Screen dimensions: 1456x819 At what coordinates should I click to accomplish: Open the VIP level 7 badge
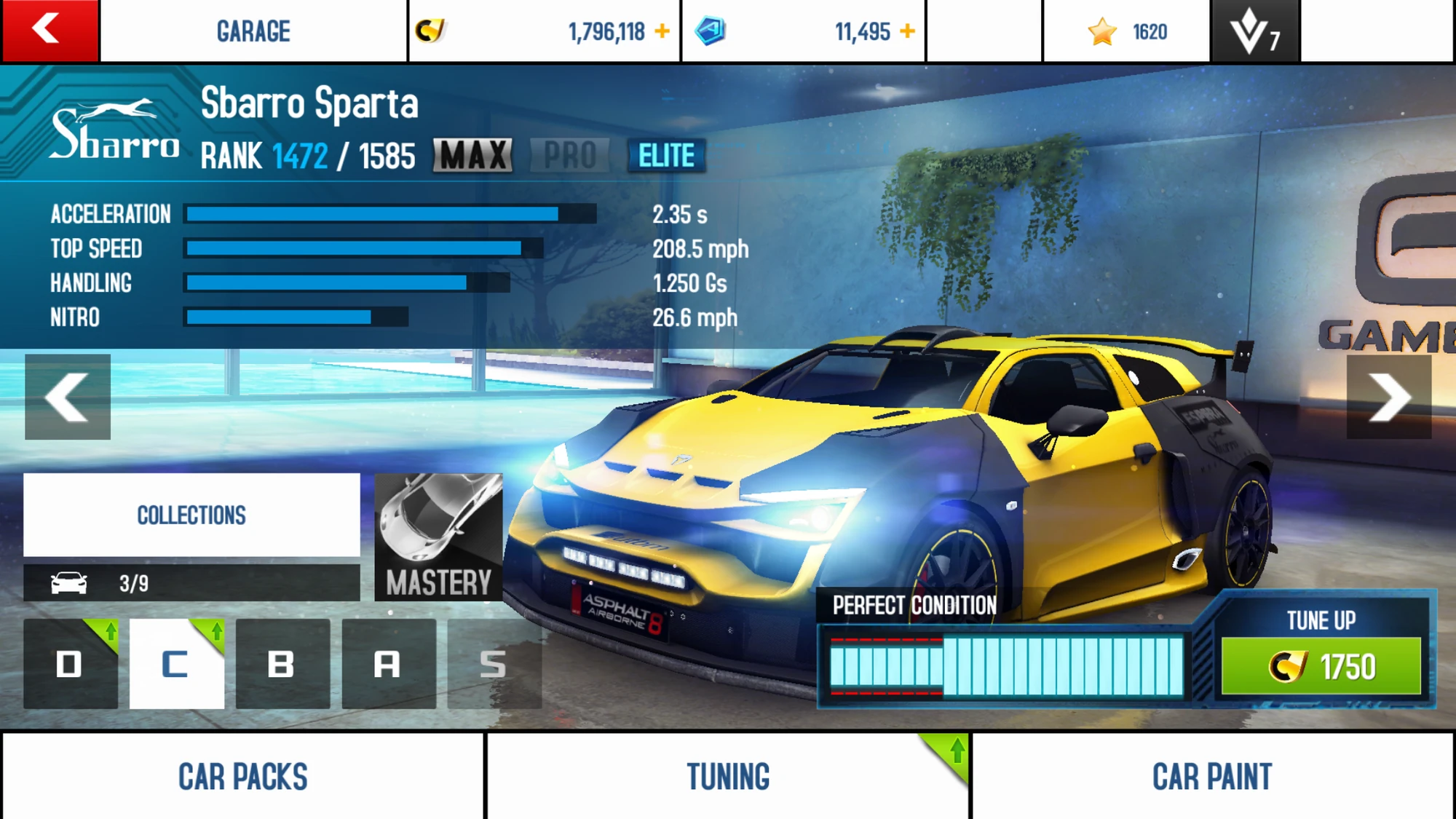click(x=1254, y=31)
